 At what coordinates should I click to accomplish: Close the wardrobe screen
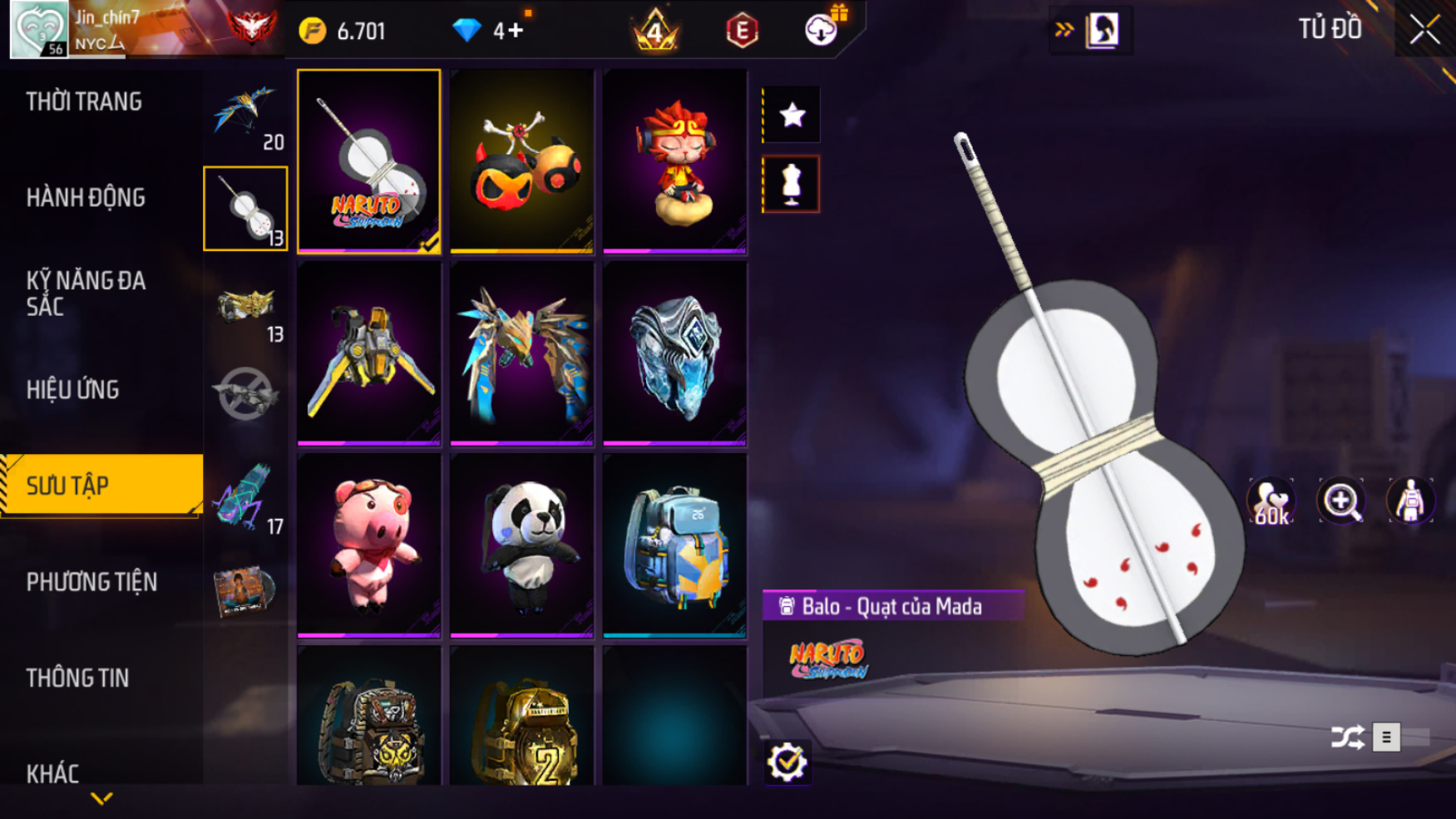1424,30
